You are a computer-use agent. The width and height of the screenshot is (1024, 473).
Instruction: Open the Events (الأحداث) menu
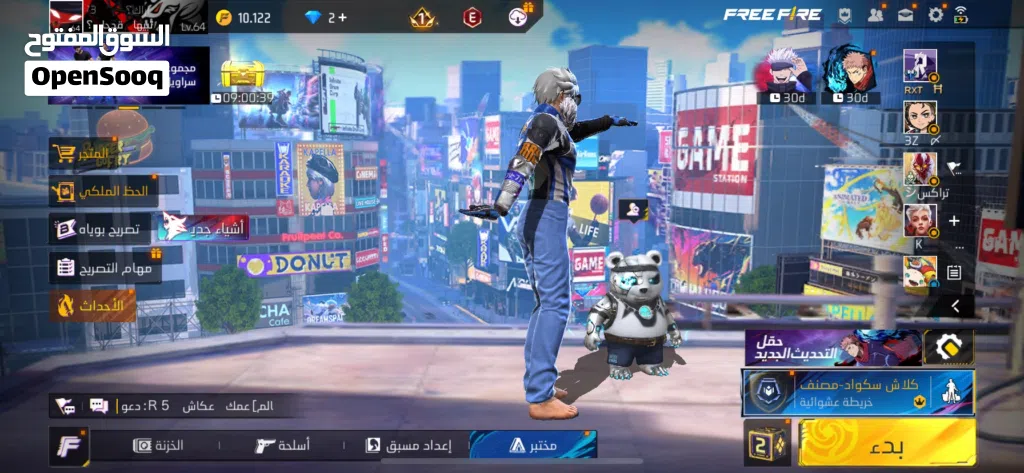point(92,305)
